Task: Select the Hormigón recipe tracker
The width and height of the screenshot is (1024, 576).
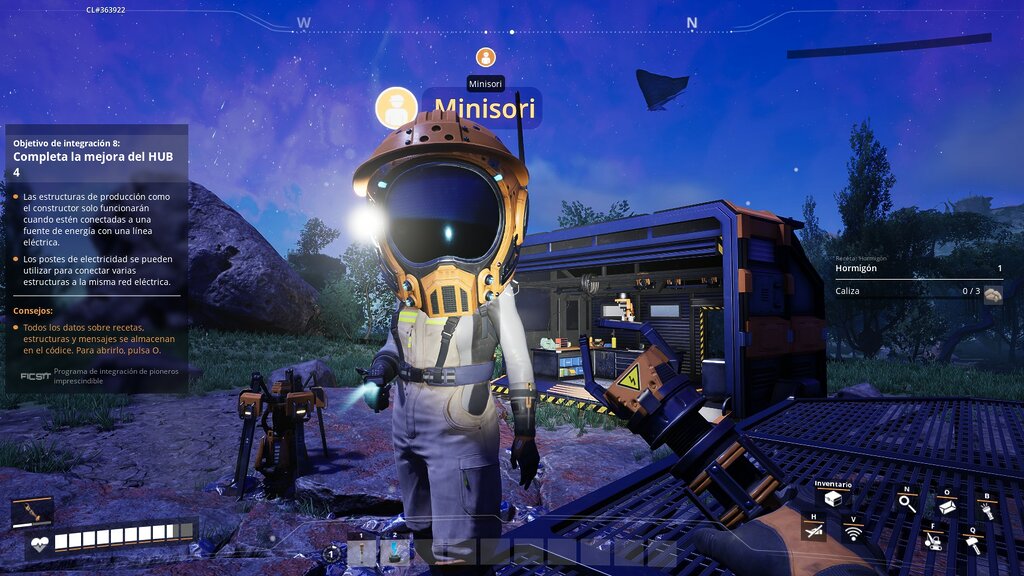Action: tap(918, 269)
